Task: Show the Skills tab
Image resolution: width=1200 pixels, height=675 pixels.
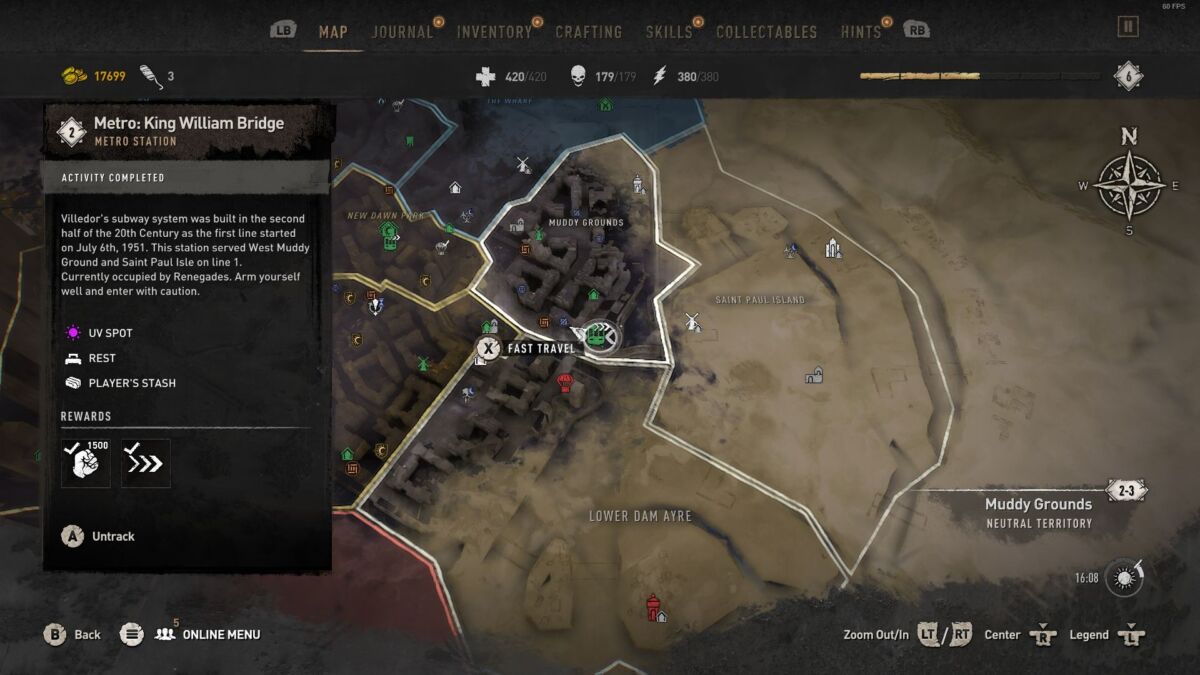Action: coord(669,32)
